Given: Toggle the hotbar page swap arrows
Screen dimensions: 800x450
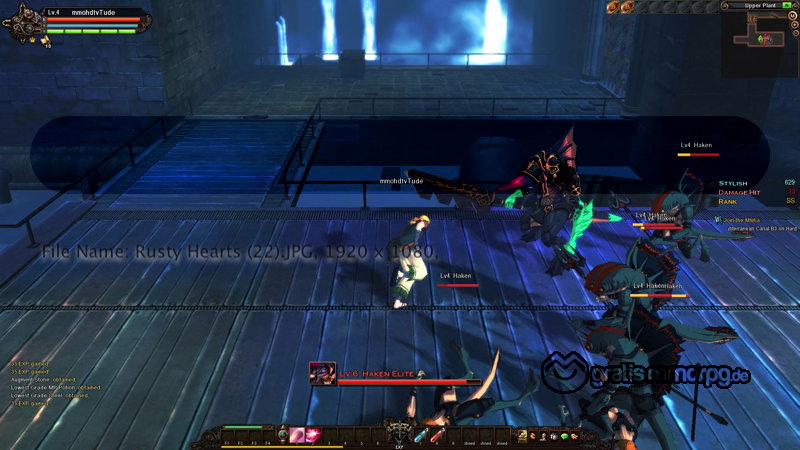Looking at the screenshot, I should [283, 435].
